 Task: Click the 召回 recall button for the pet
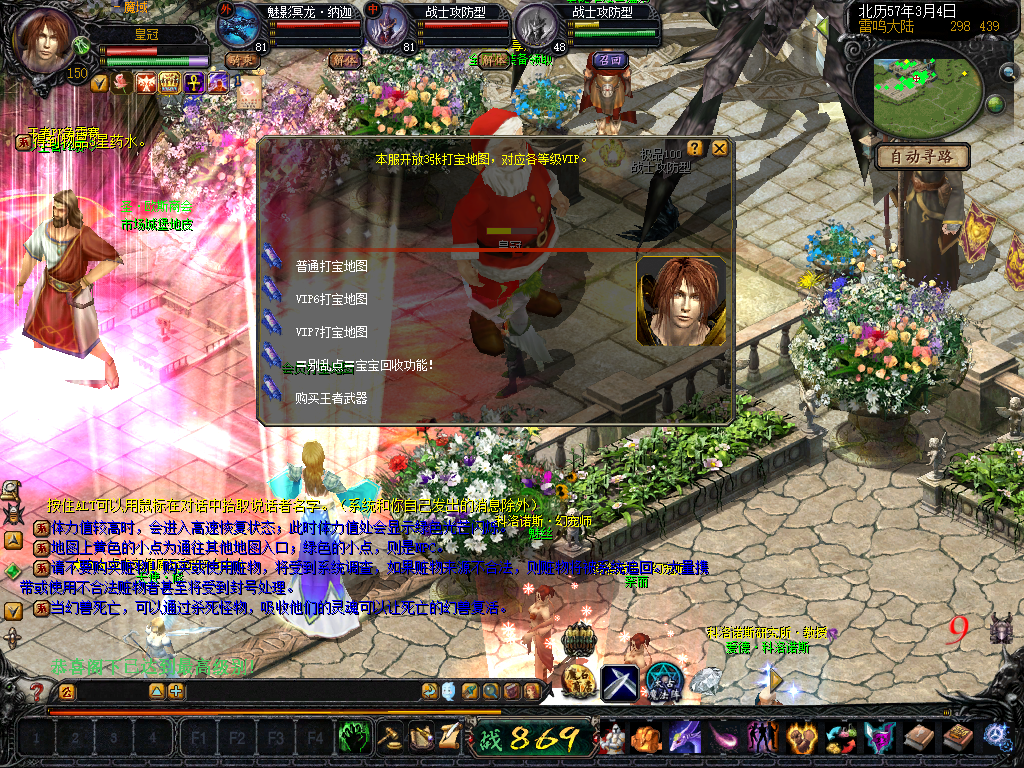(x=608, y=60)
